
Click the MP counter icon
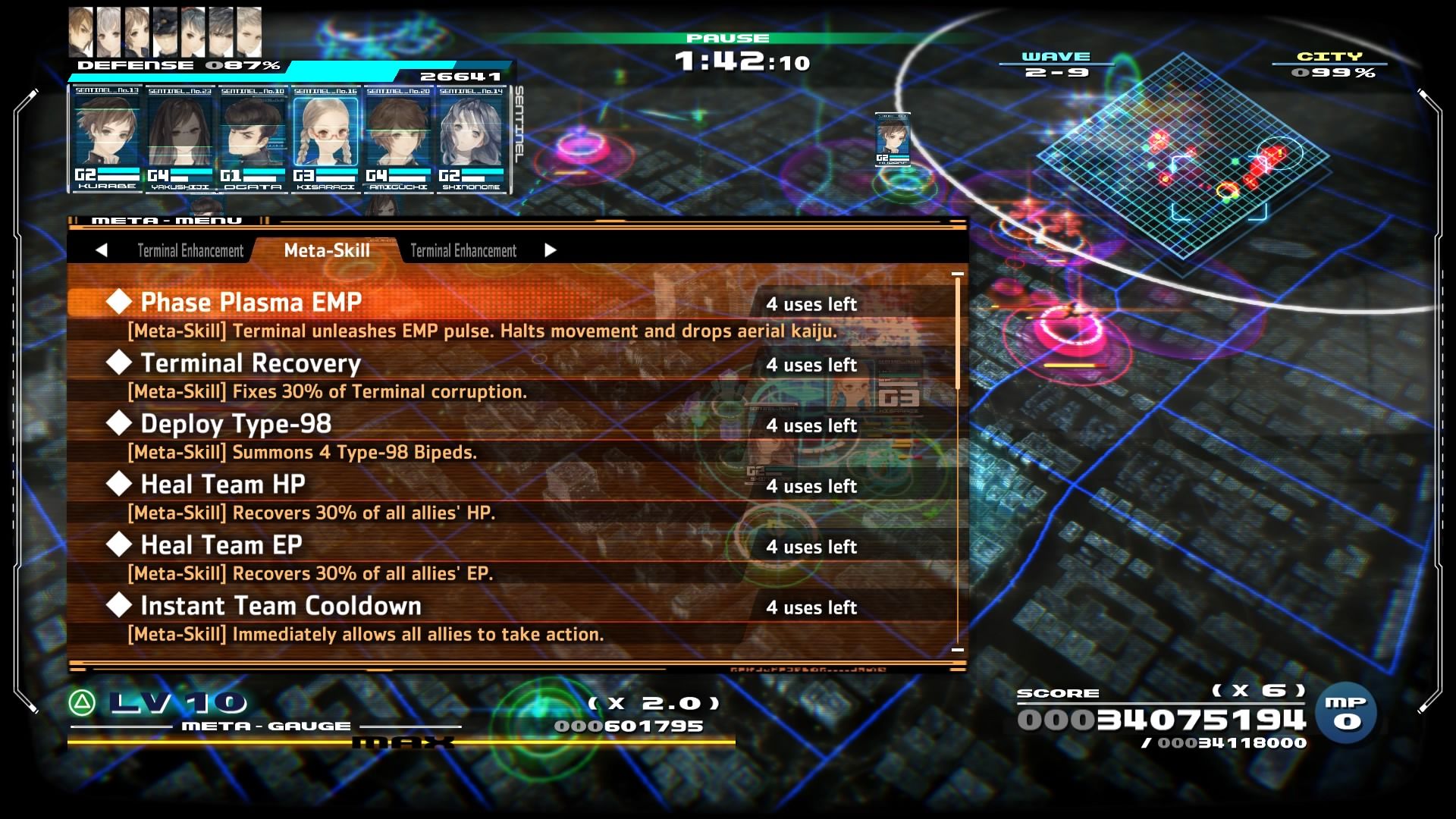1346,713
